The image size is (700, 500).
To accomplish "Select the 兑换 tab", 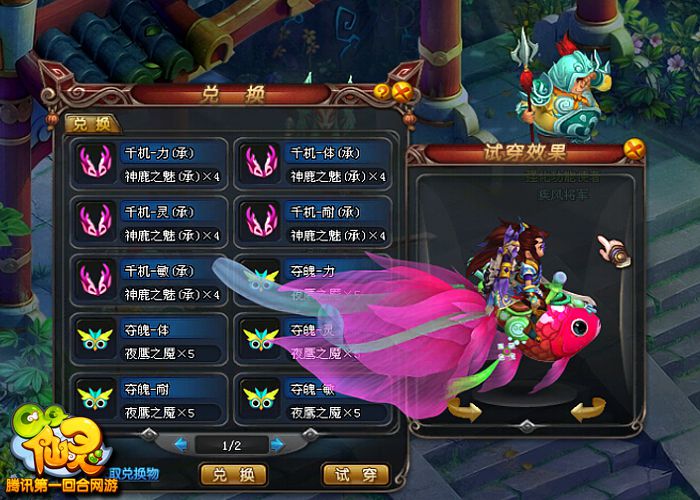I will pos(92,124).
